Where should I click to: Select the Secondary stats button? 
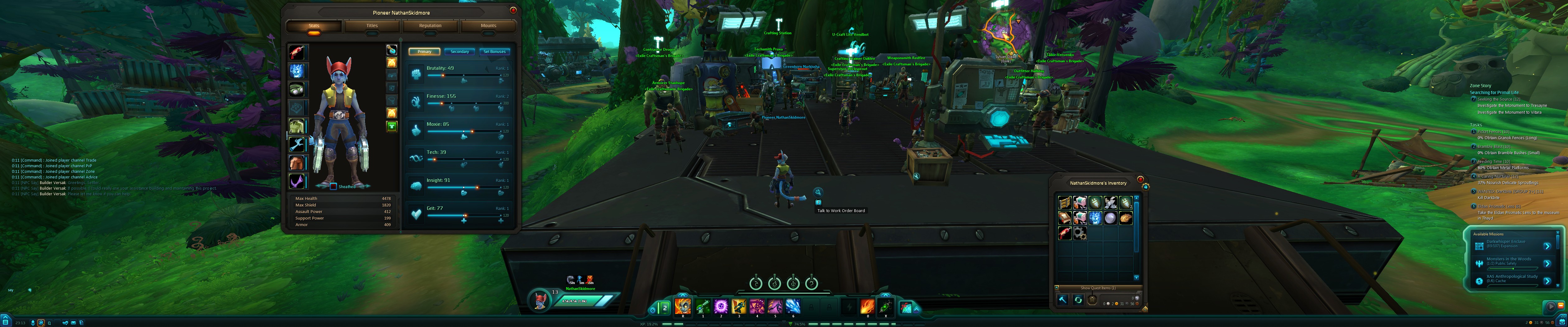[x=460, y=52]
